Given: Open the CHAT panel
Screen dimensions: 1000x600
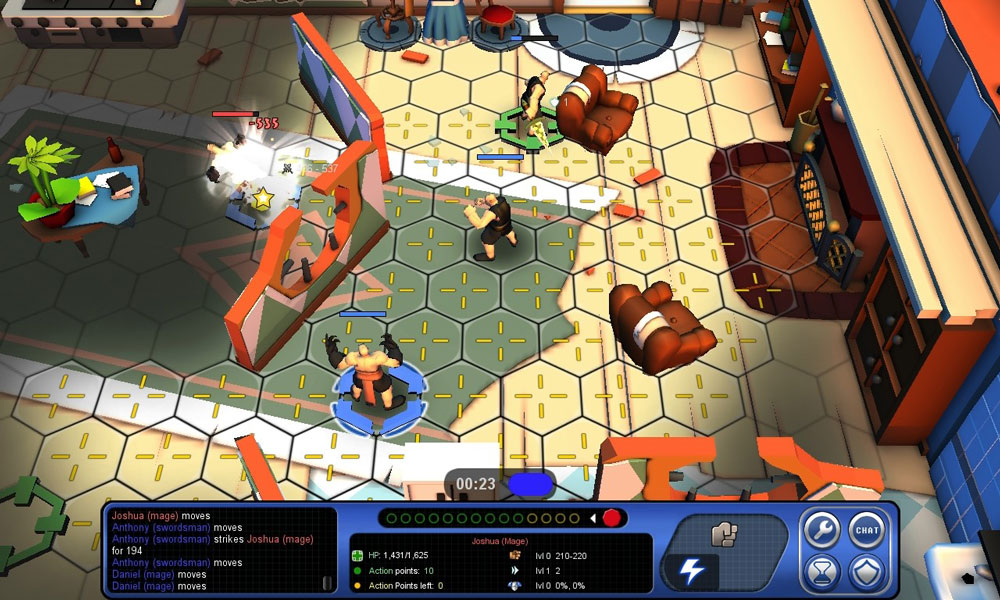Looking at the screenshot, I should (x=866, y=531).
